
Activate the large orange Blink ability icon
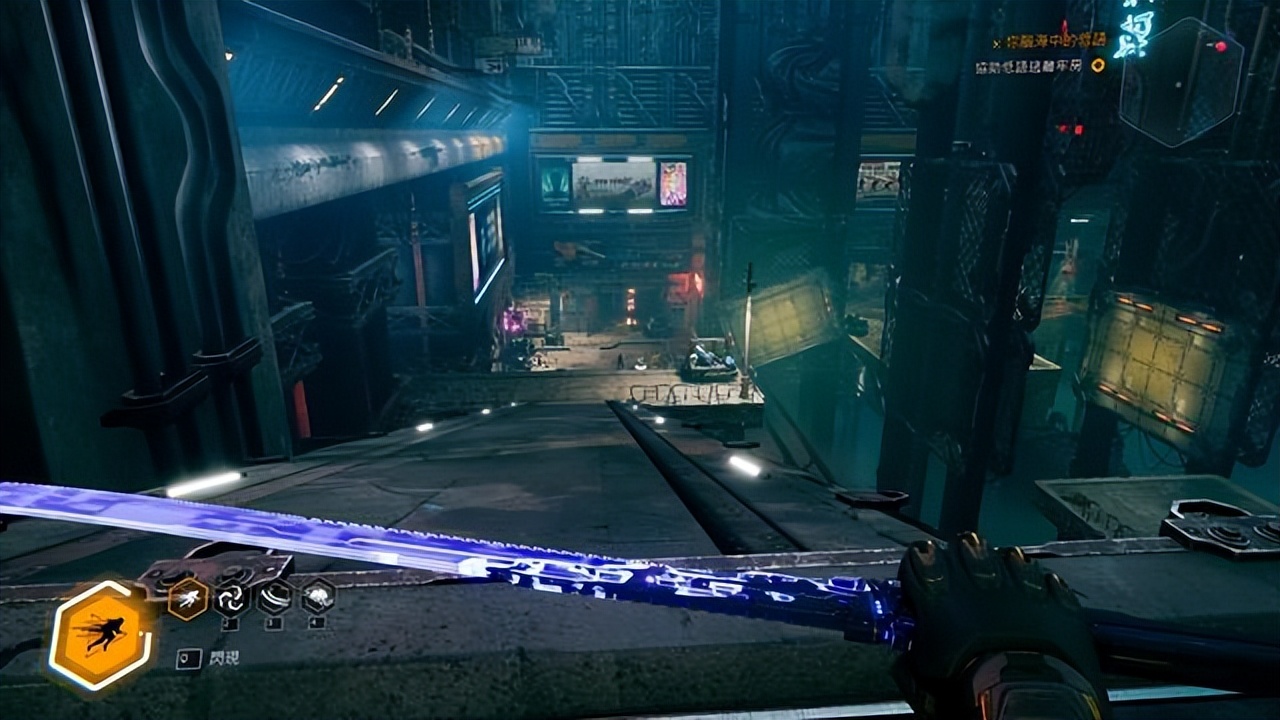coord(102,636)
